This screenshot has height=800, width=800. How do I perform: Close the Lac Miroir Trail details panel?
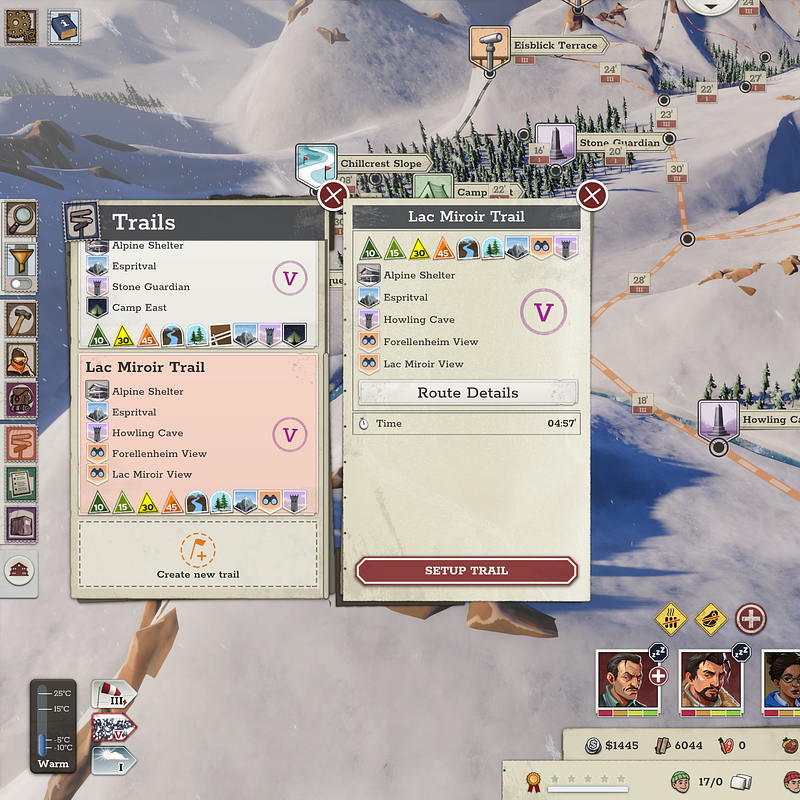click(x=592, y=195)
